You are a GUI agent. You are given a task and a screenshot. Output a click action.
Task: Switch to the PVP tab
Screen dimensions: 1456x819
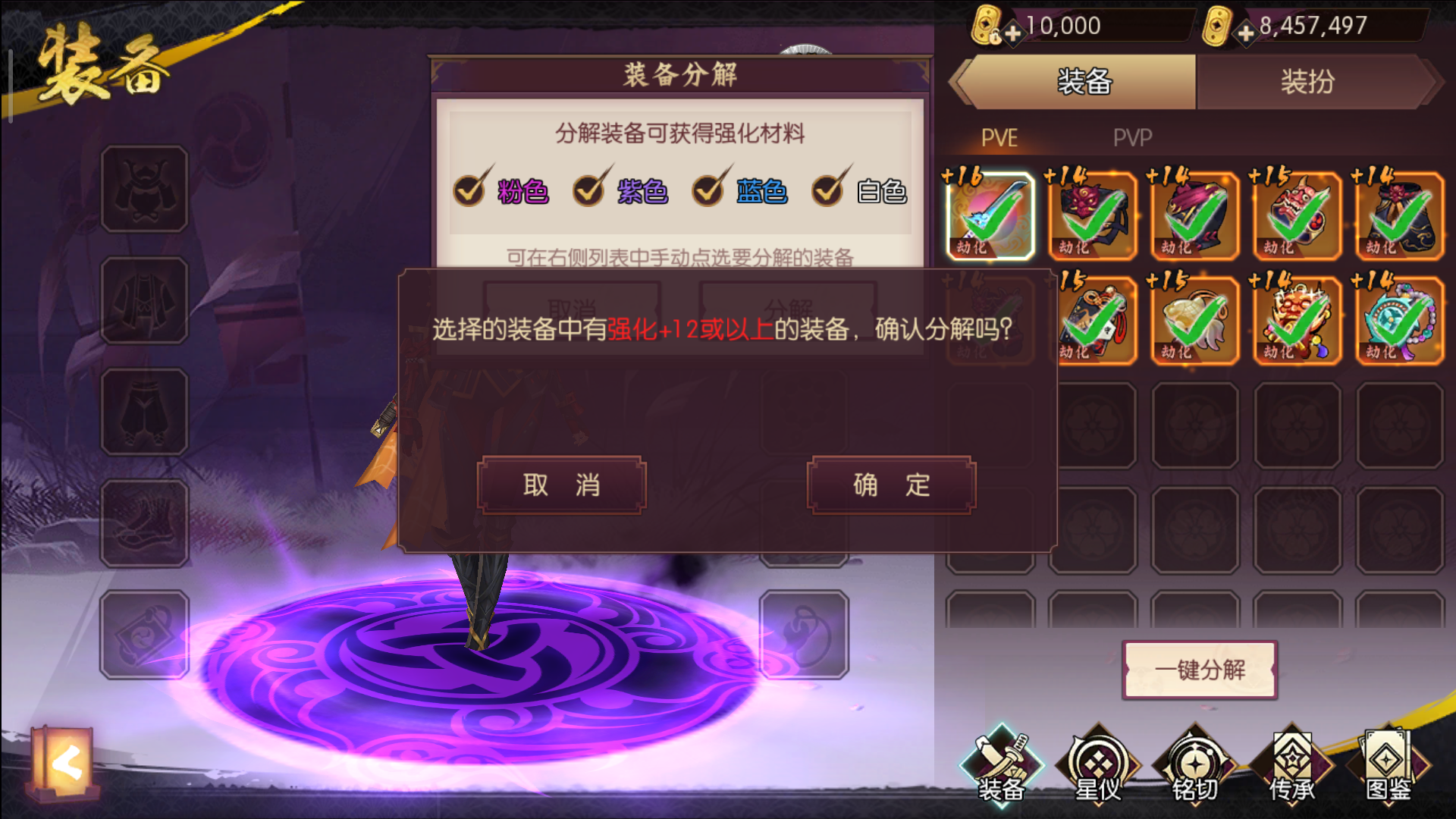[1131, 138]
